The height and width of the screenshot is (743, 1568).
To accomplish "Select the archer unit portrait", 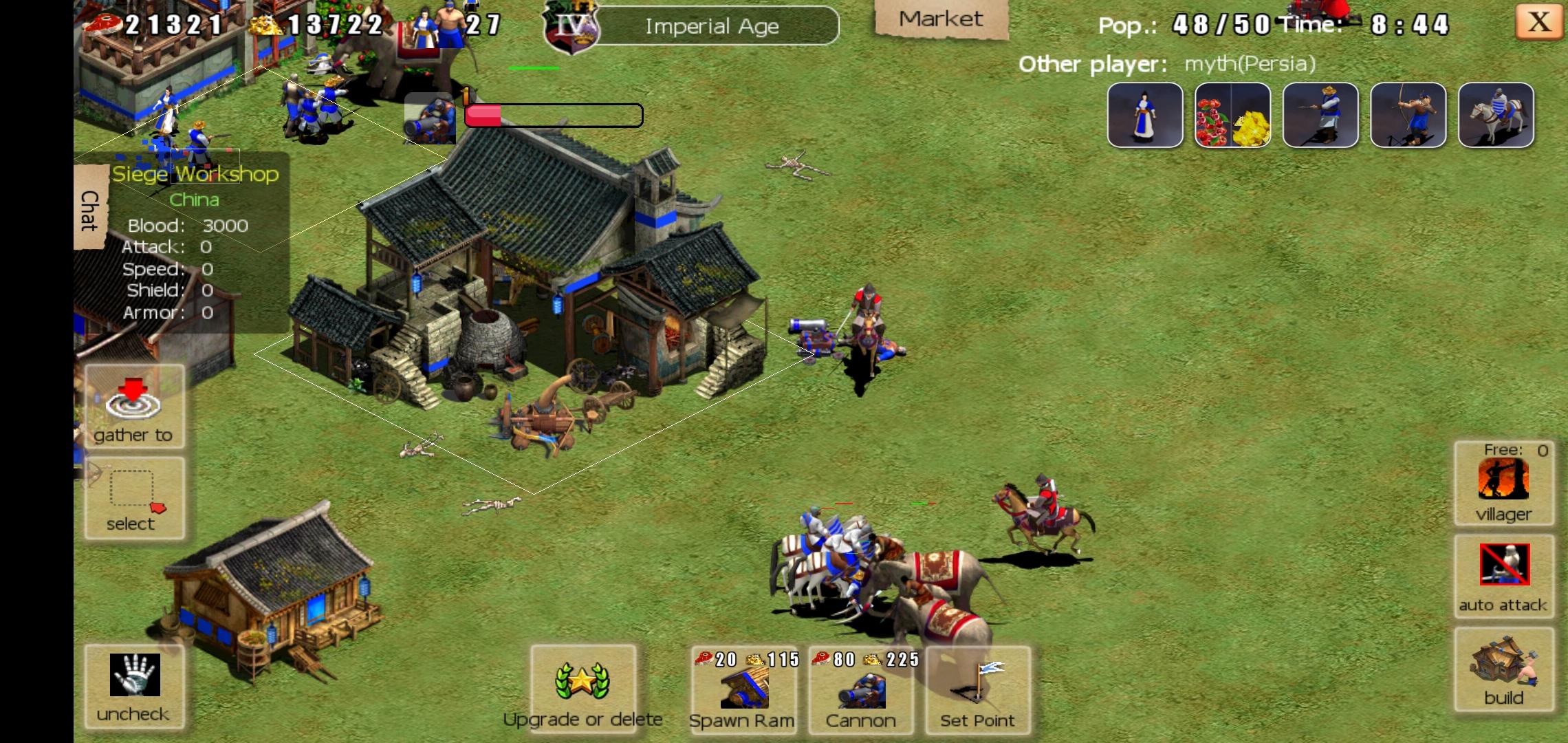I will (x=1408, y=116).
